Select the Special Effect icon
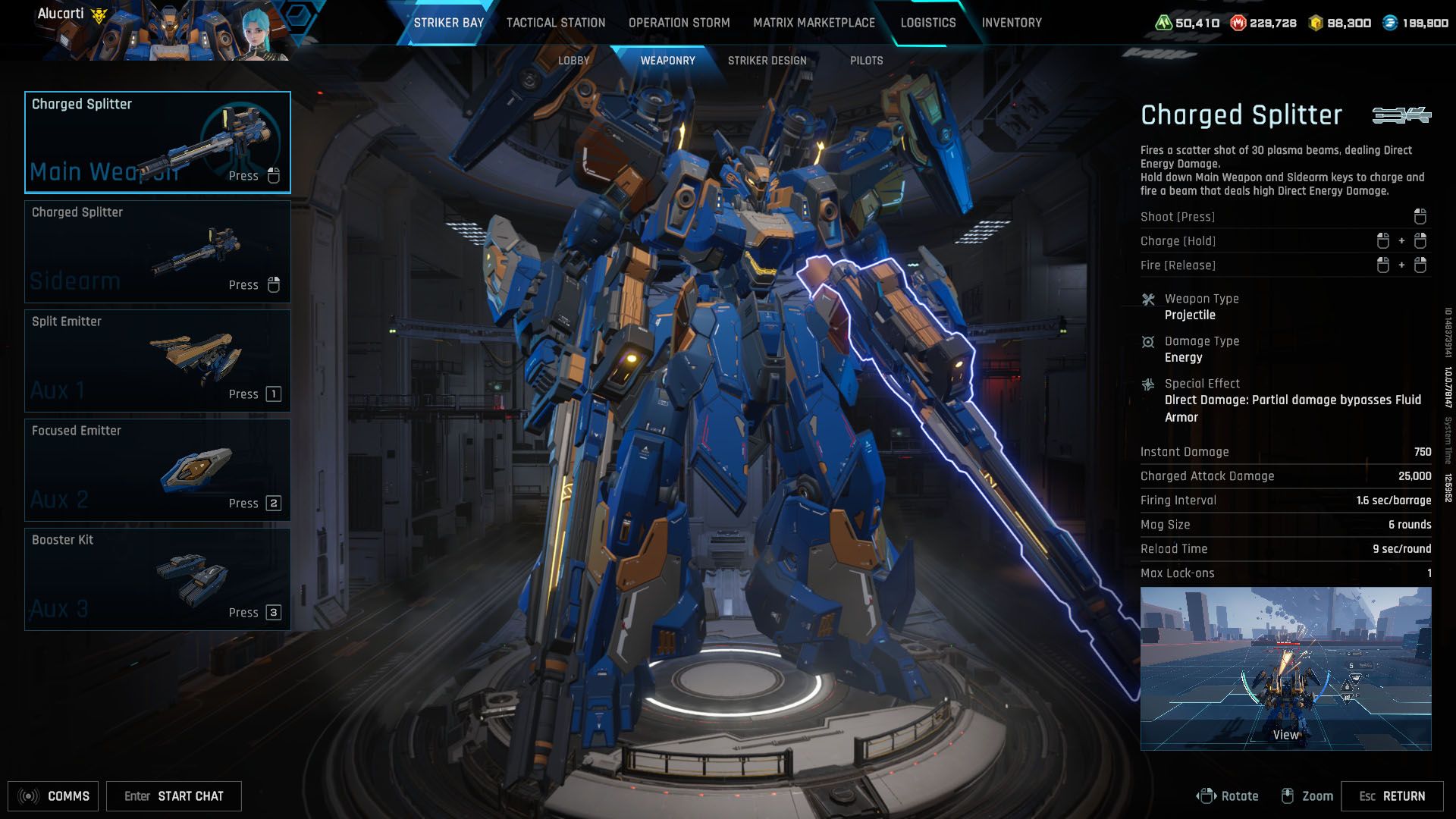Image resolution: width=1456 pixels, height=819 pixels. 1148,383
